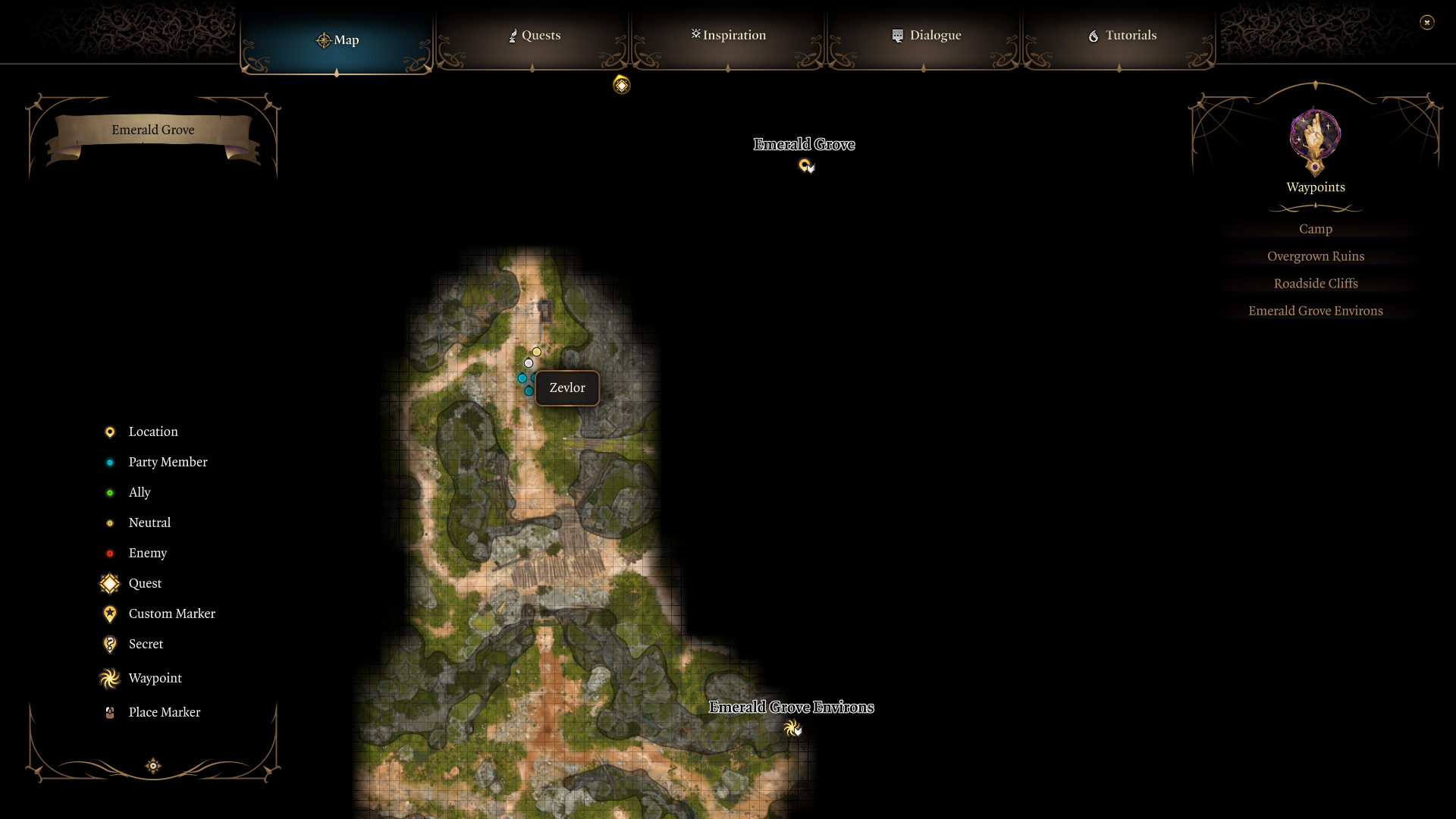Click the Waypoint swirl legend icon
This screenshot has height=819, width=1456.
109,678
